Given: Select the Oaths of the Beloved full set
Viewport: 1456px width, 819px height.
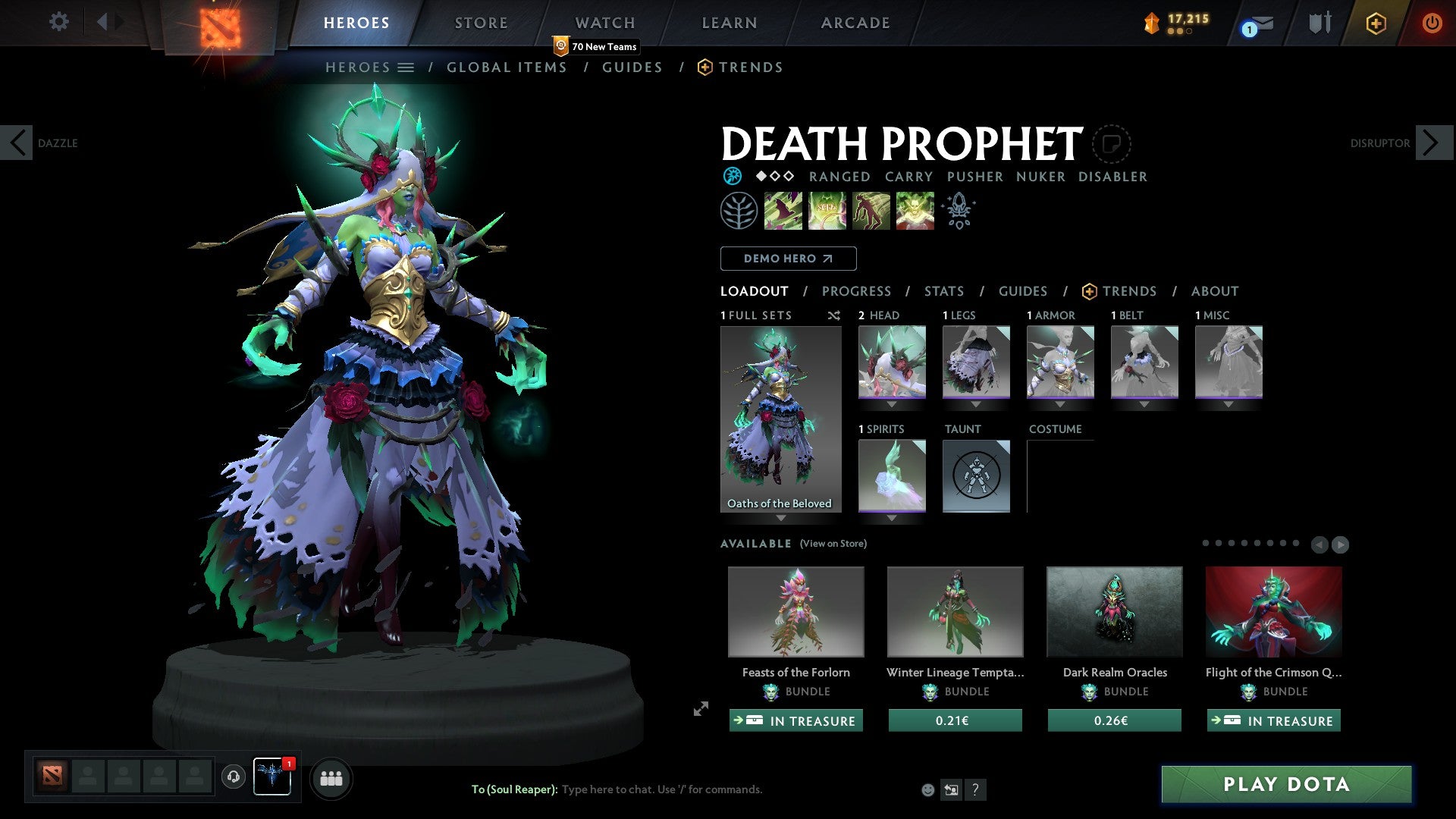Looking at the screenshot, I should click(780, 419).
